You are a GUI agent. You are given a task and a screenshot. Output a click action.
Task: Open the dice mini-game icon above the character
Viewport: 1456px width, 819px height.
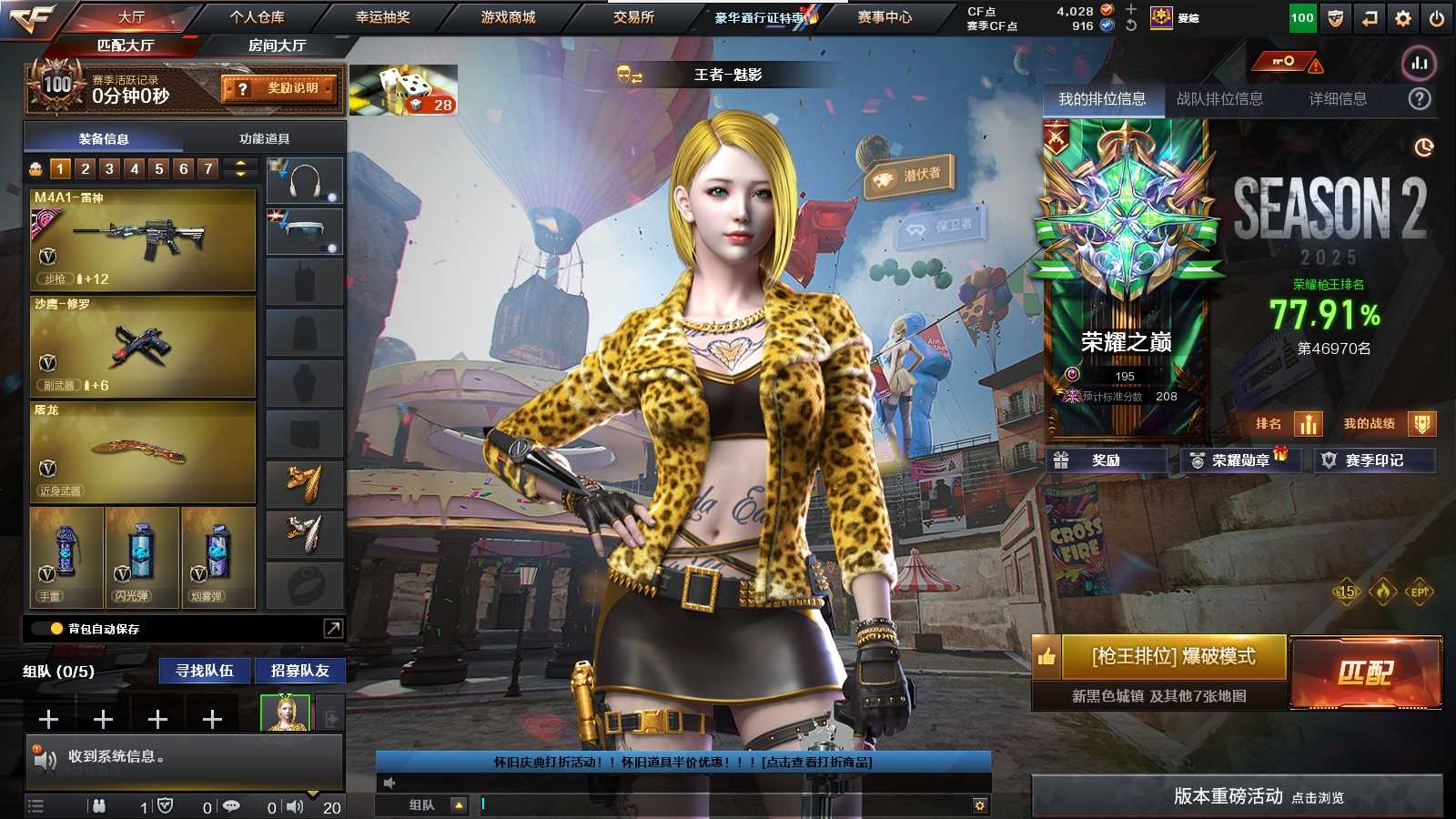[400, 89]
